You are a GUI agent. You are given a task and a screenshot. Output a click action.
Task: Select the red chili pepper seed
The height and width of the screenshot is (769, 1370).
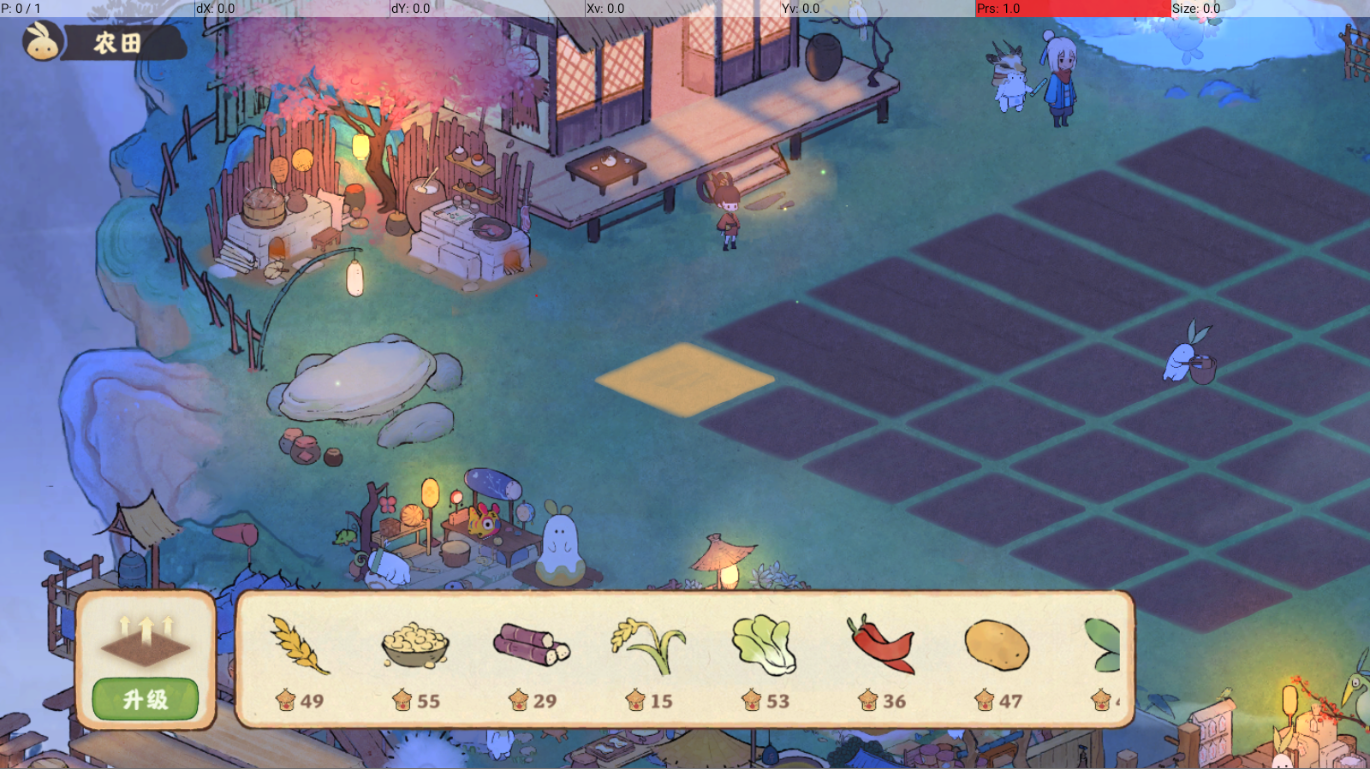[880, 645]
